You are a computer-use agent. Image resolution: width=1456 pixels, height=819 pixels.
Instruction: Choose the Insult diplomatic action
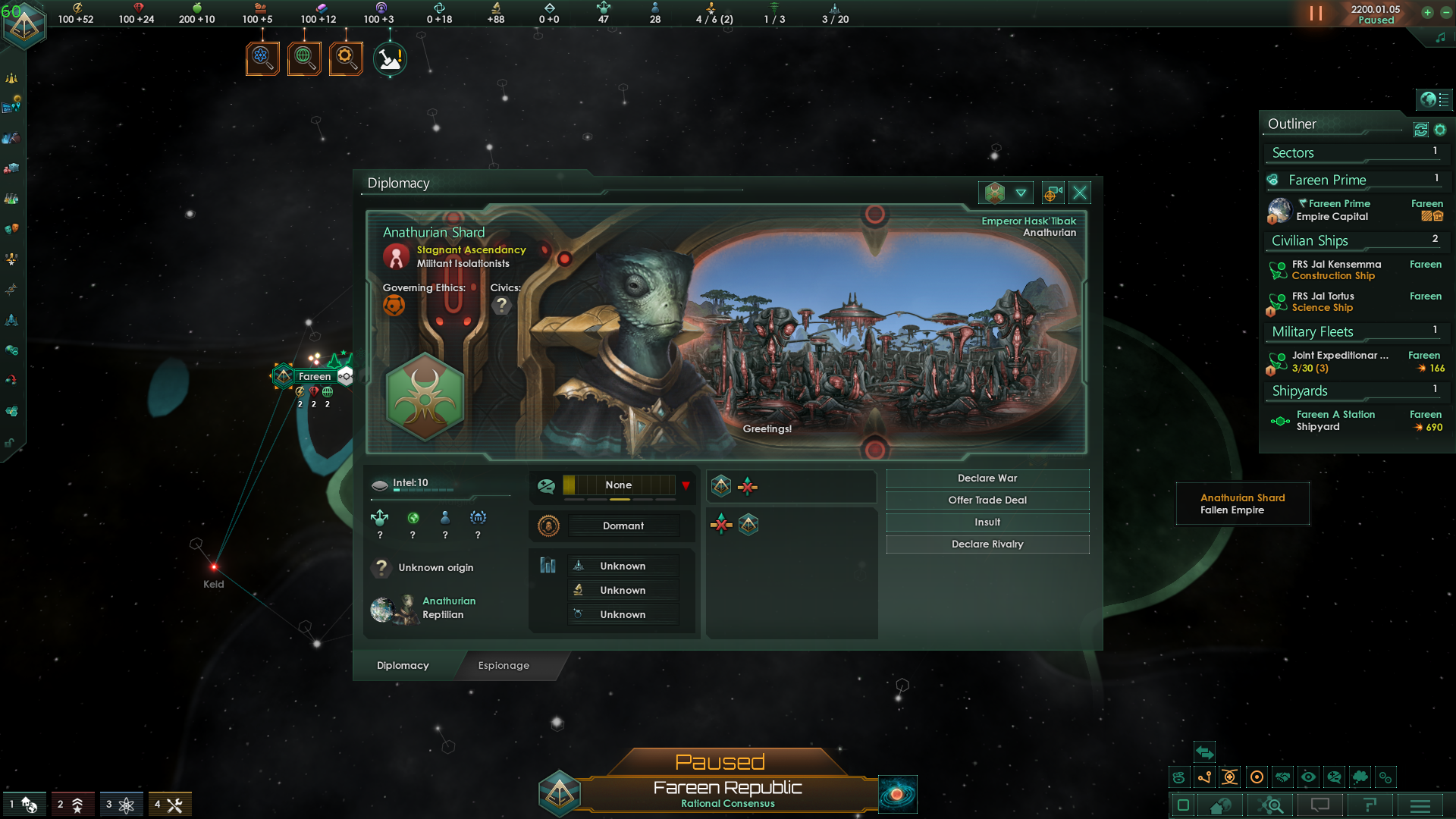pos(987,522)
